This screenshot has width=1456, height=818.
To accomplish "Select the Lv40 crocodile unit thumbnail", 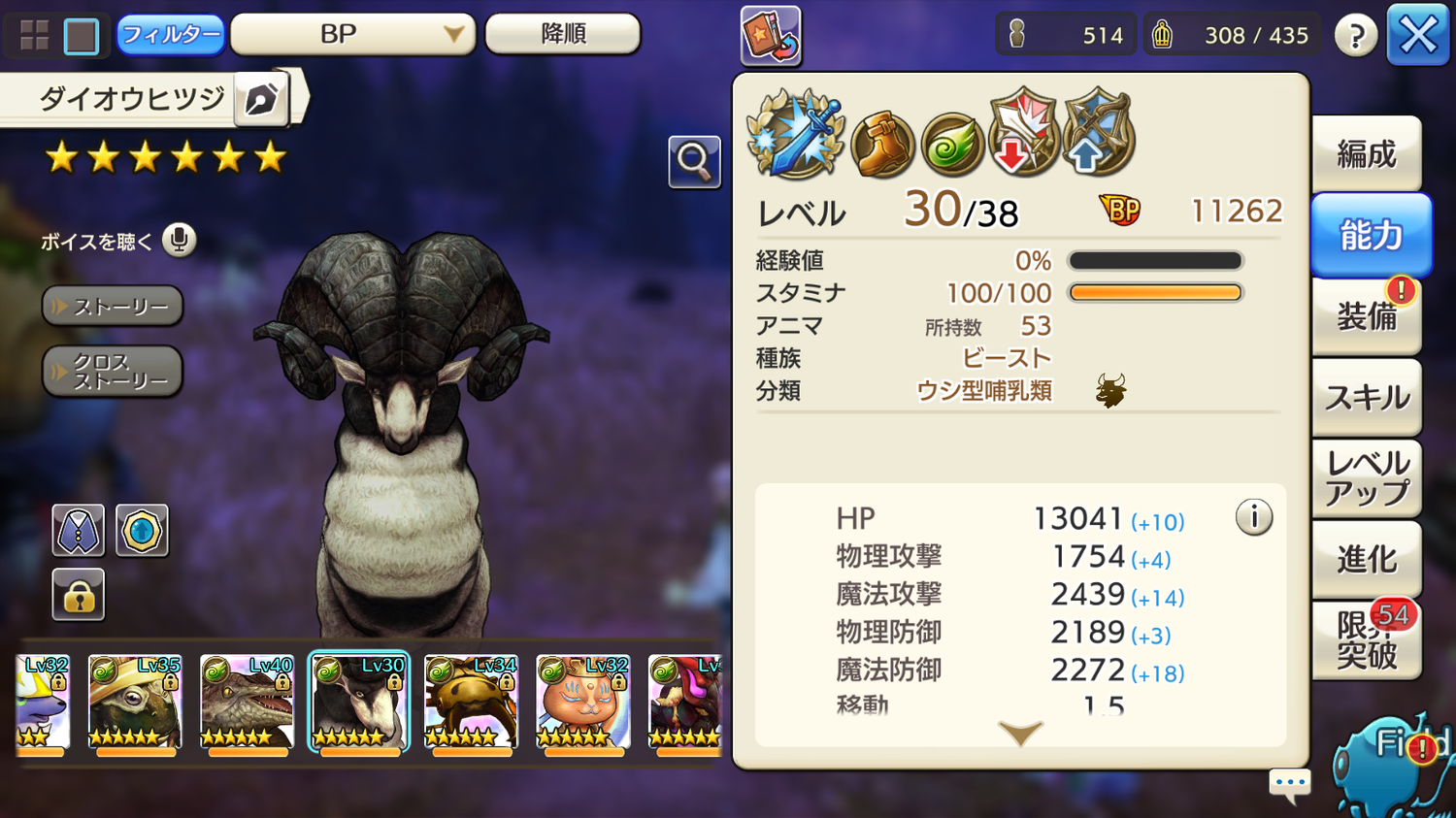I will click(247, 703).
